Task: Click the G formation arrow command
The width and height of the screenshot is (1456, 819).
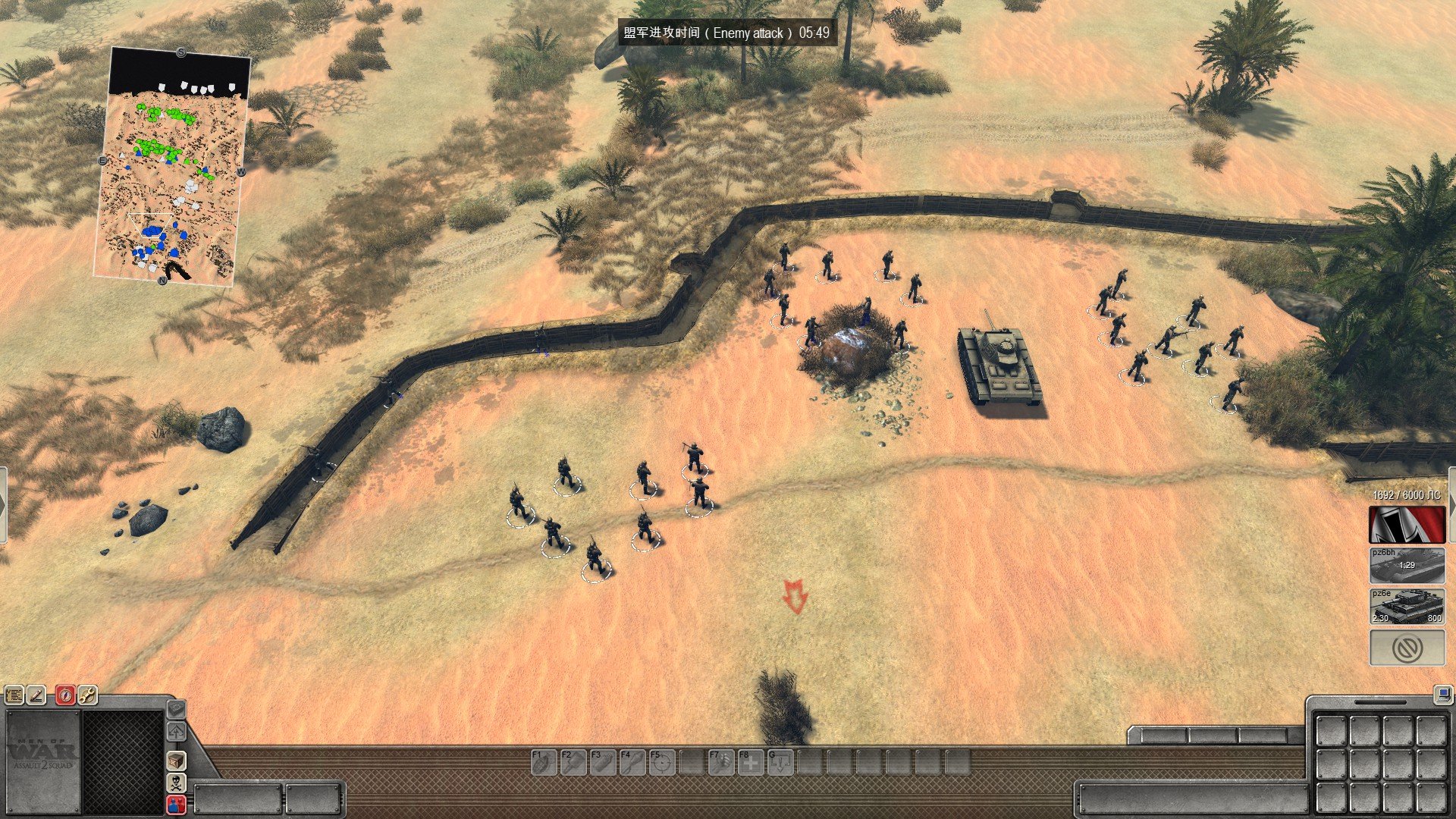Action: (x=780, y=761)
